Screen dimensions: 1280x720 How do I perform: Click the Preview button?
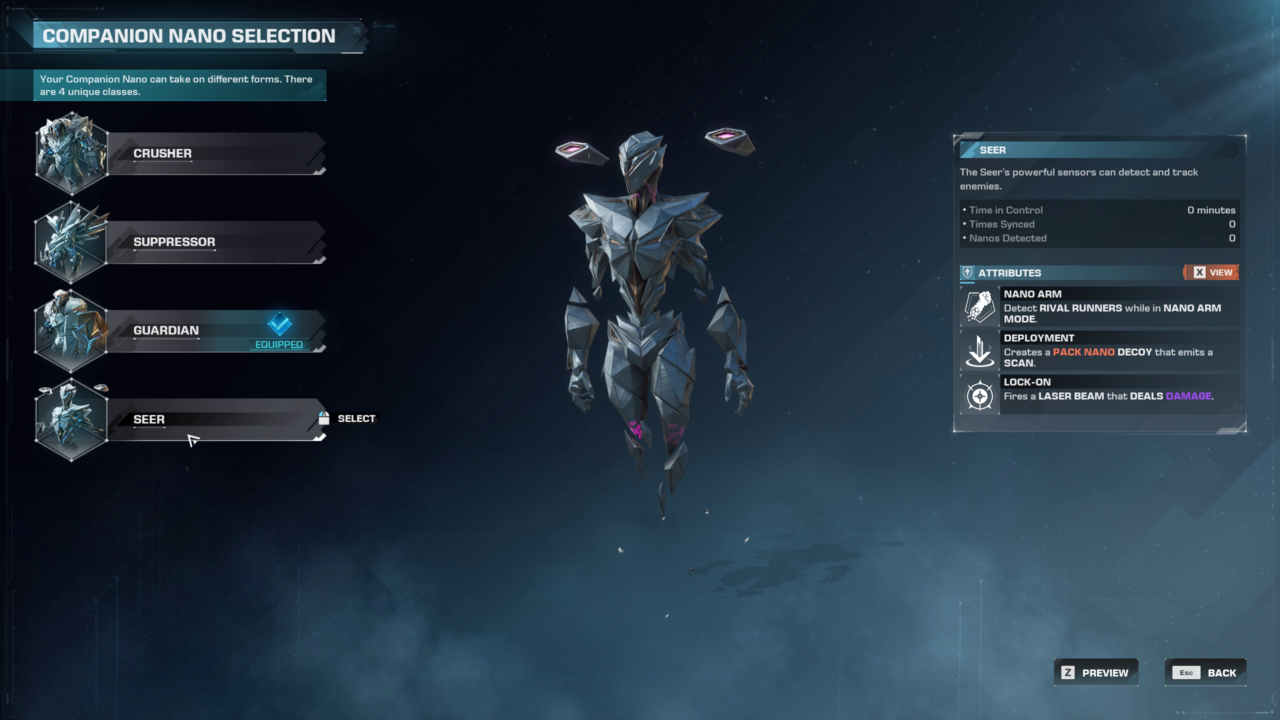pos(1096,672)
